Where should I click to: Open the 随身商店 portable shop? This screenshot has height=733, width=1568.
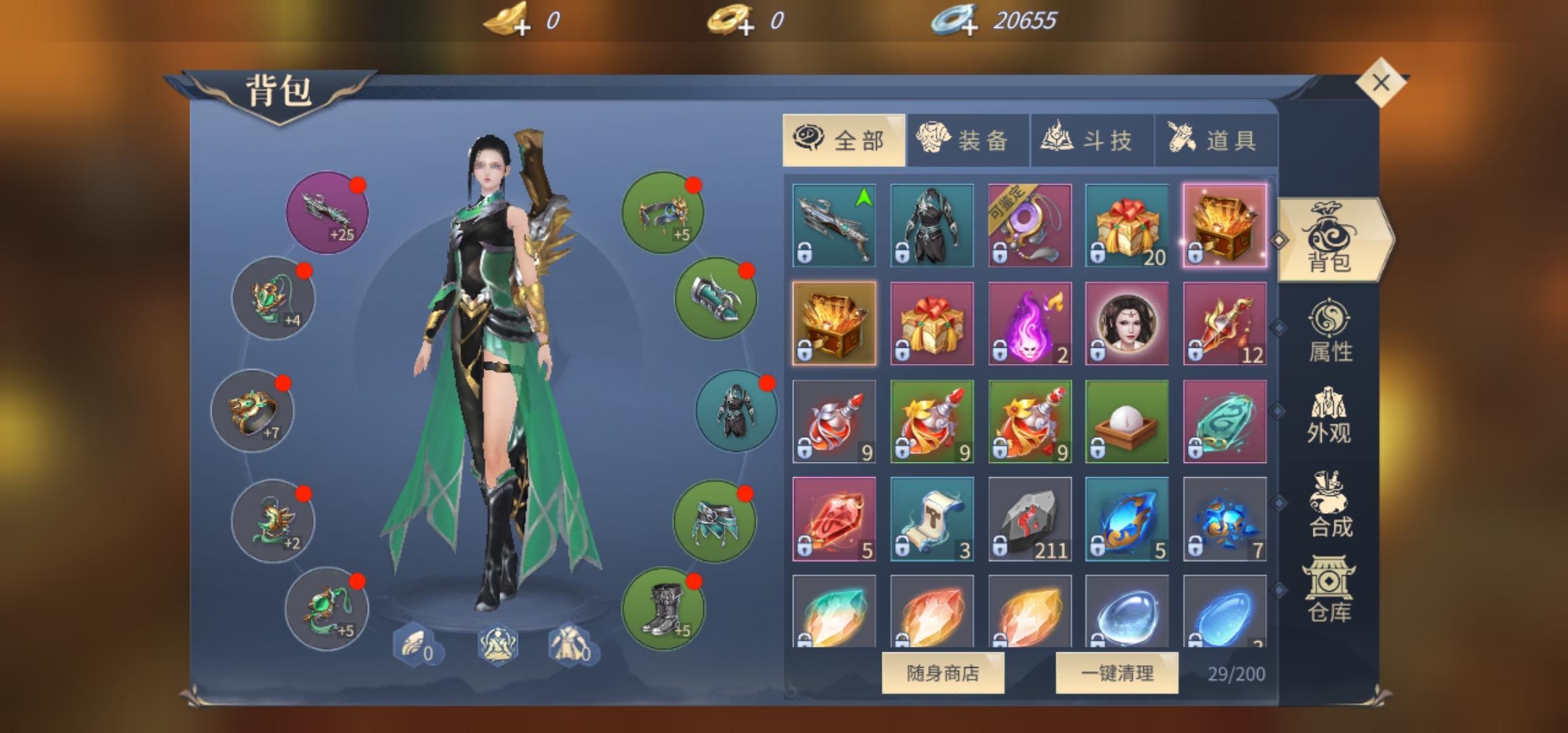pos(942,673)
